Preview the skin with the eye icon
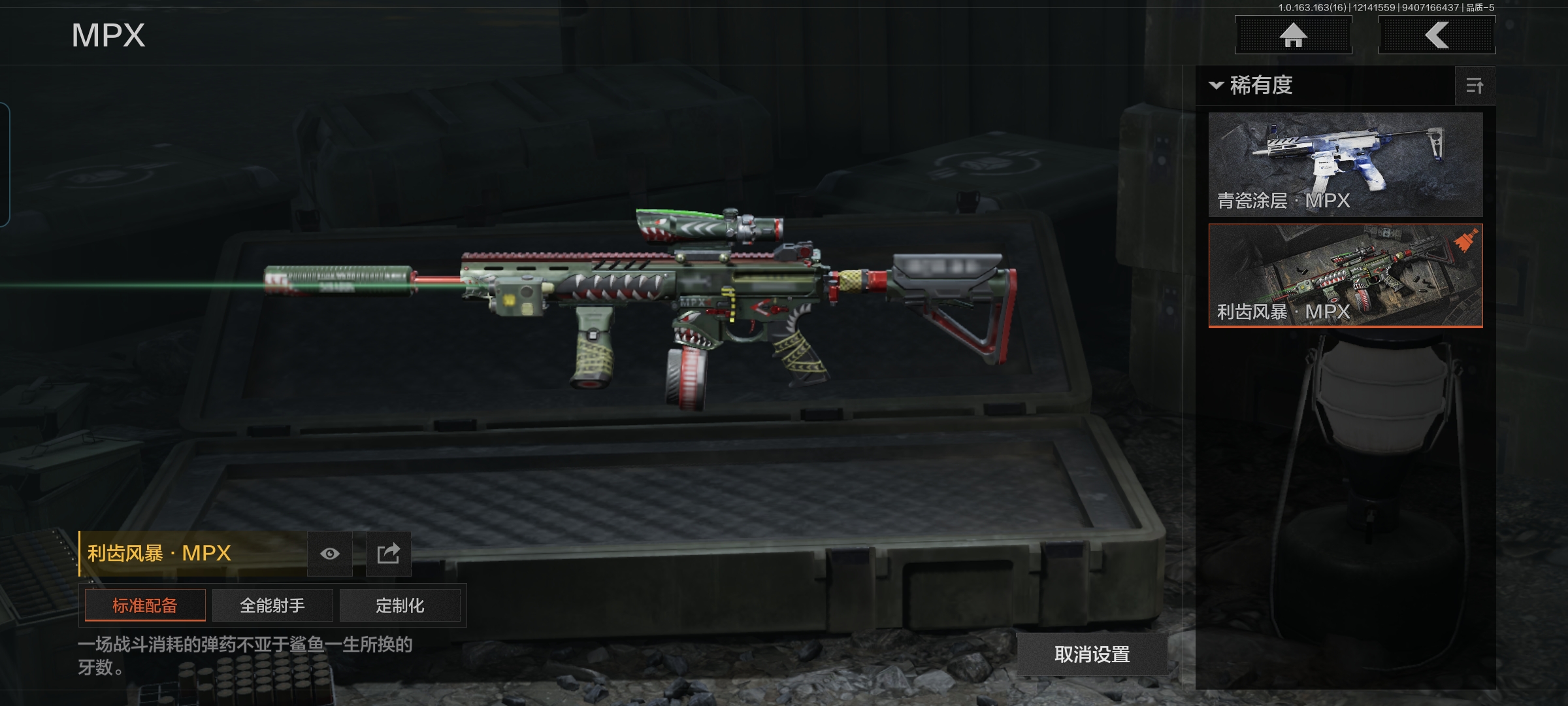The width and height of the screenshot is (1568, 706). [x=330, y=554]
